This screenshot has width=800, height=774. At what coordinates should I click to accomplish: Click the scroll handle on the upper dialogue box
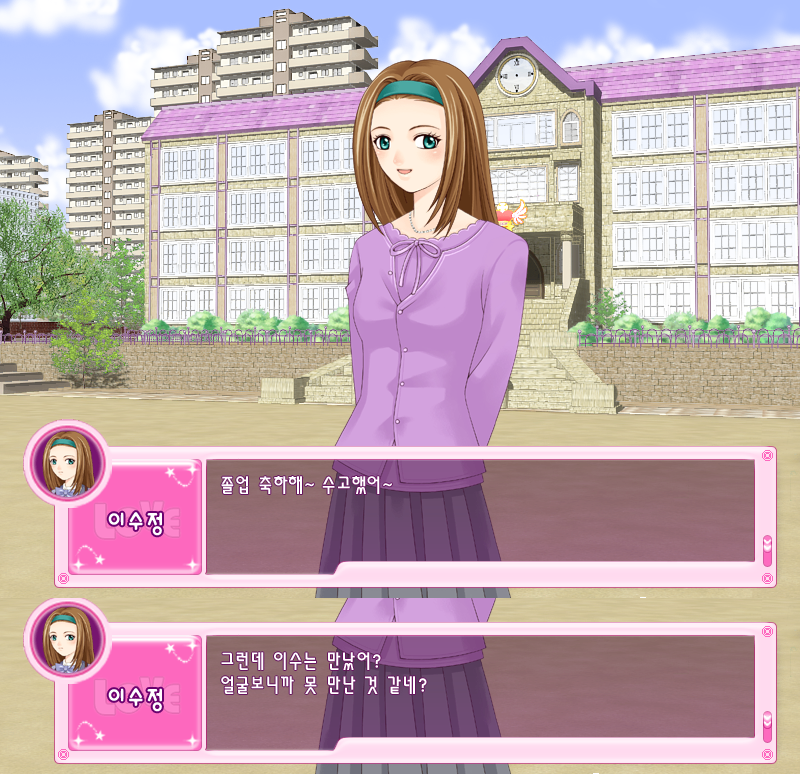pyautogui.click(x=767, y=550)
